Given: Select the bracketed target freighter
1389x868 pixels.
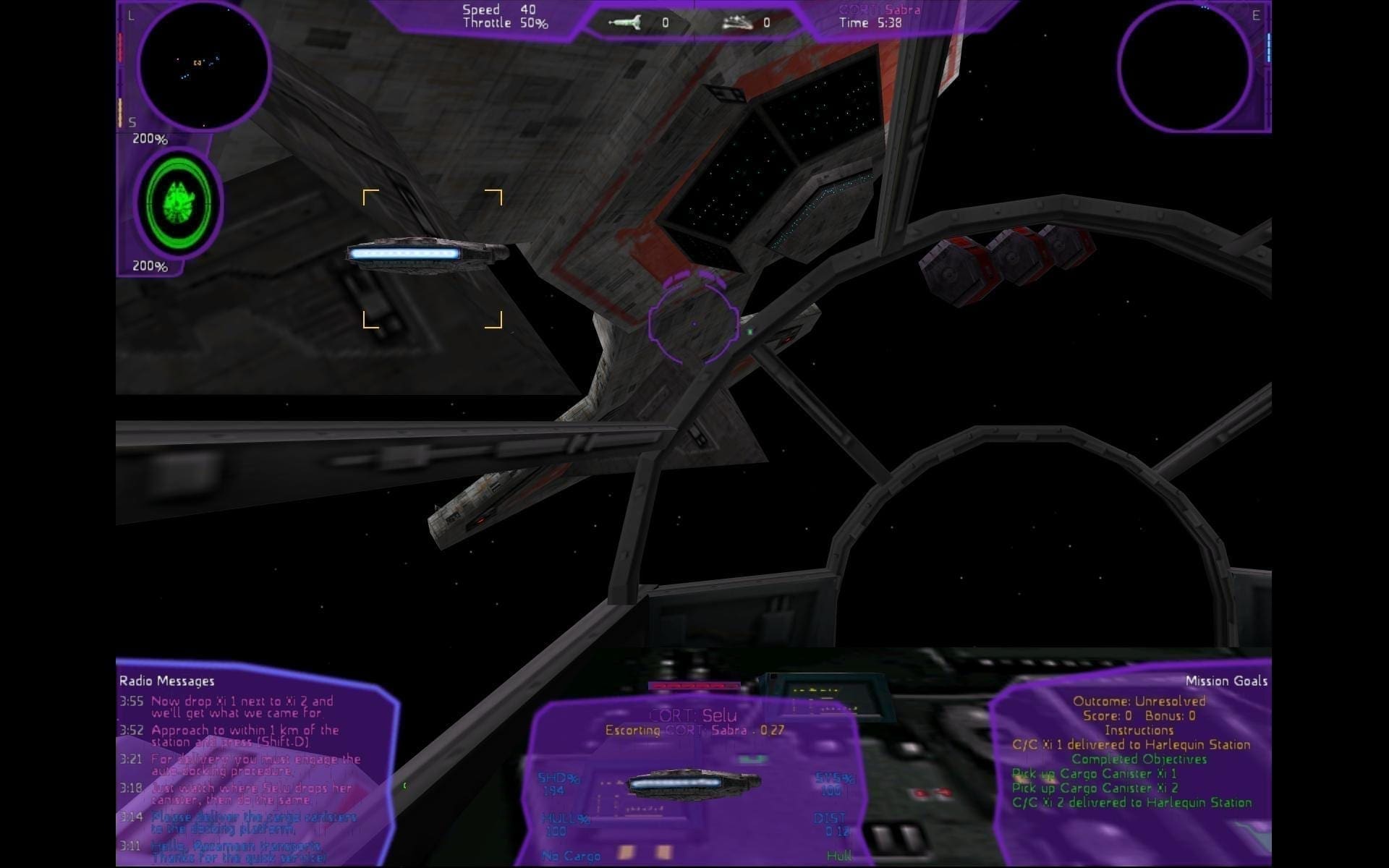Looking at the screenshot, I should click(x=427, y=255).
